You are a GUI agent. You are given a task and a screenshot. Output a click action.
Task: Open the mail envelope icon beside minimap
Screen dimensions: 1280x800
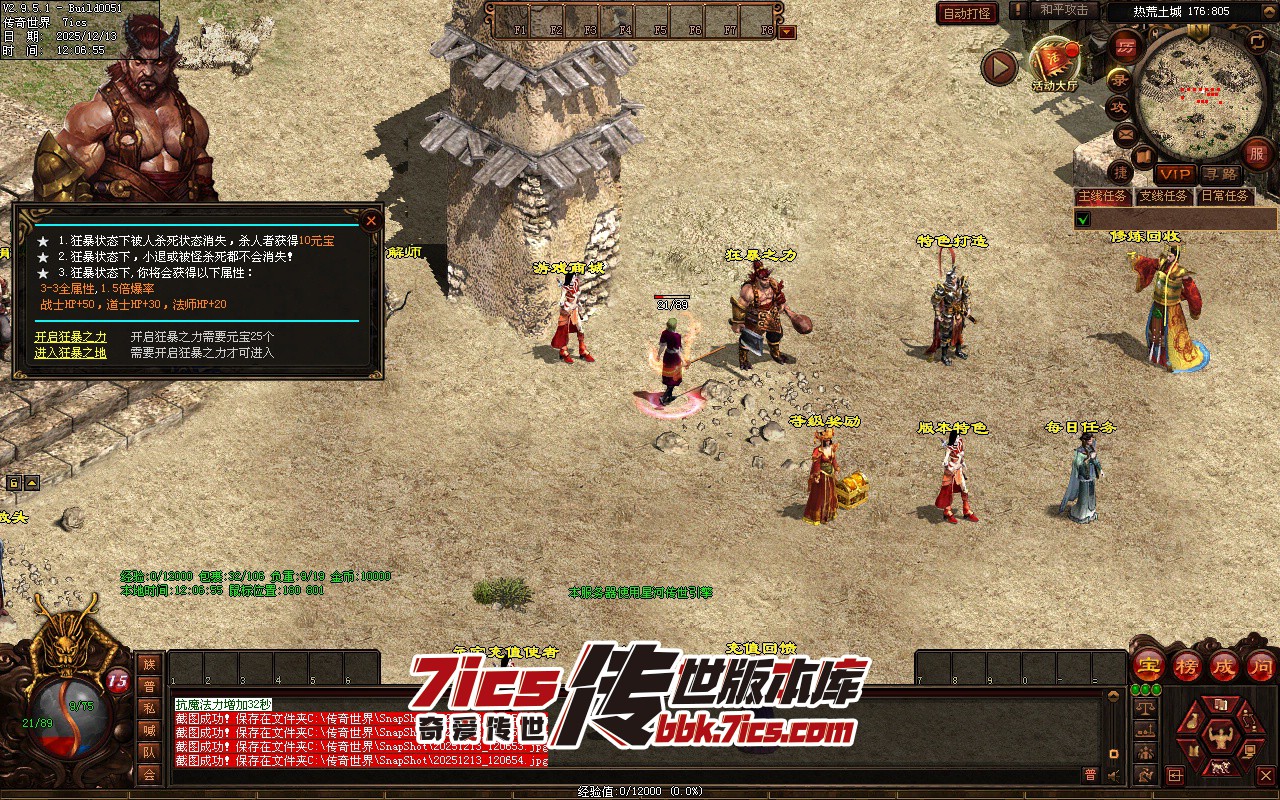[x=1126, y=134]
